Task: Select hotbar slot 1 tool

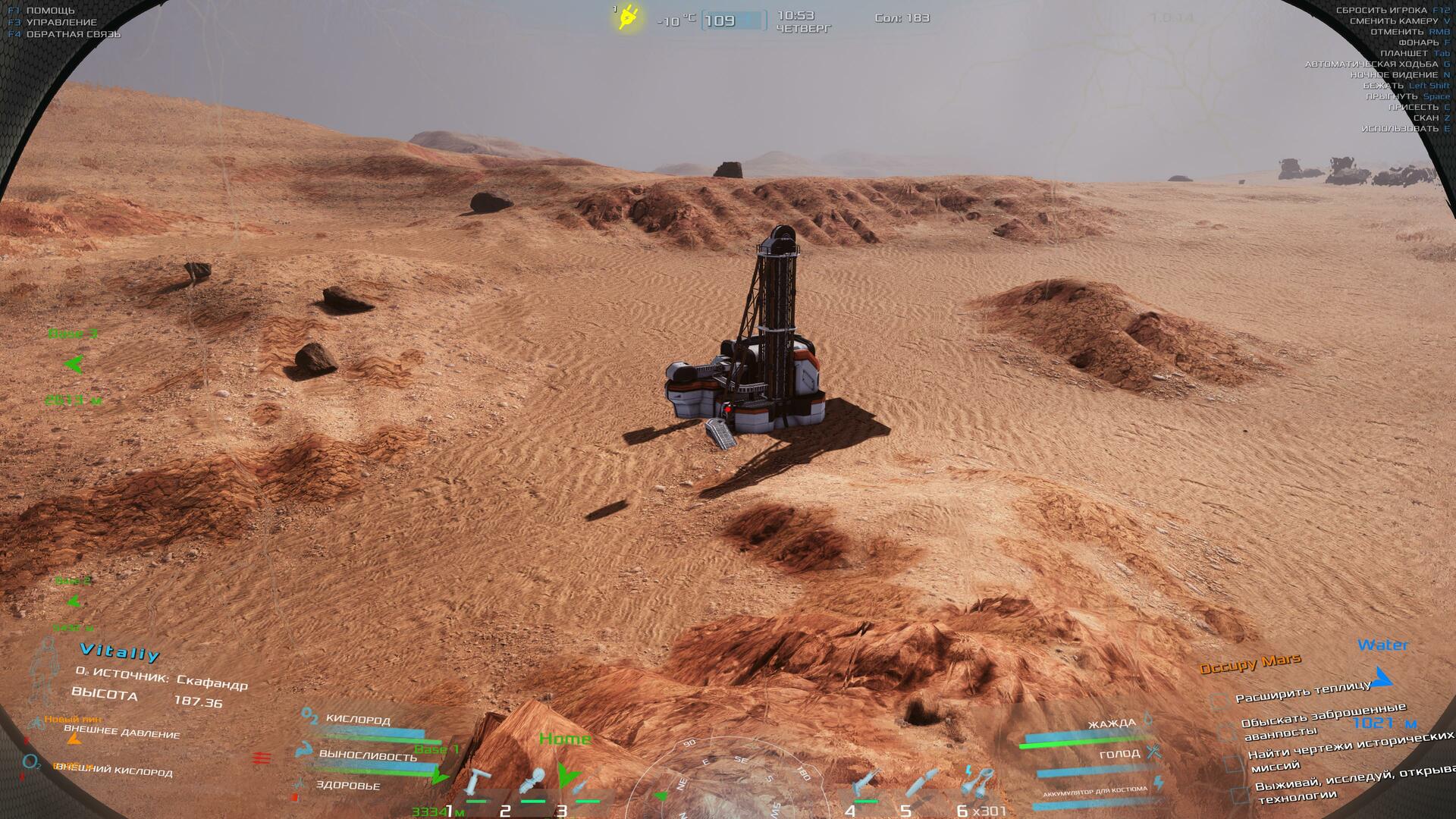Action: point(477,784)
